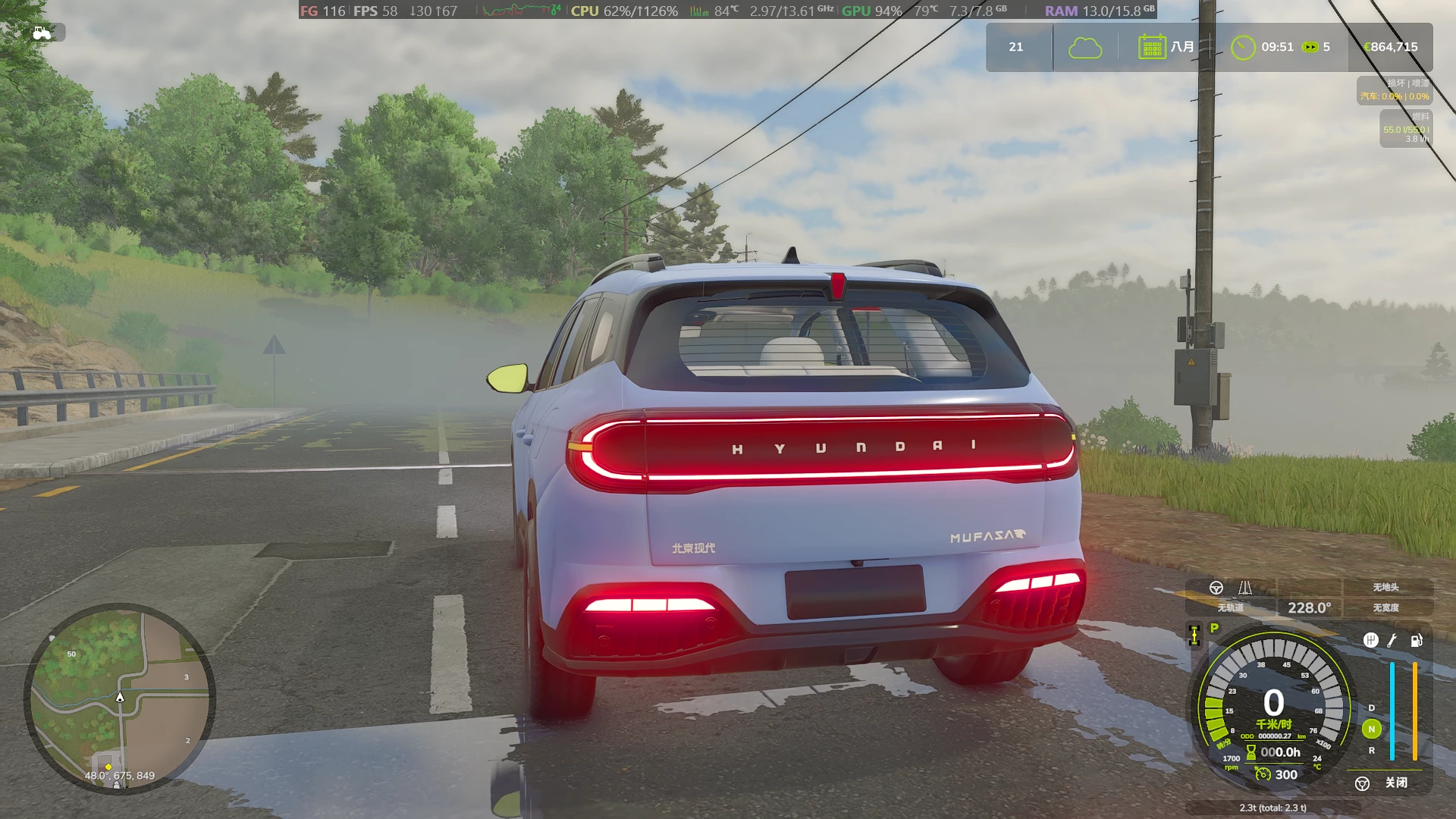Click the fuel pump icon
The height and width of the screenshot is (819, 1456).
[x=1416, y=640]
